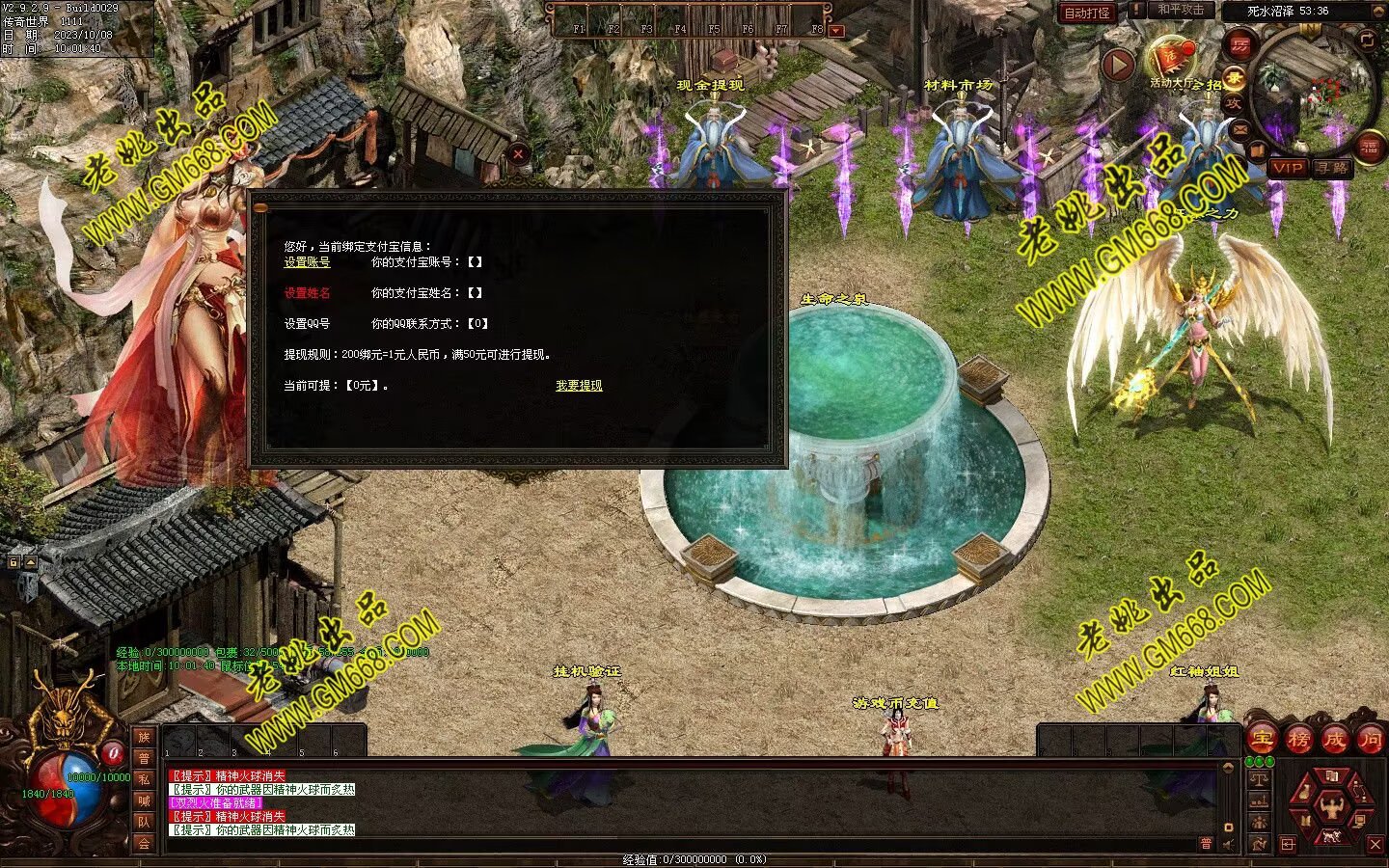Click the 我要提现 withdraw link
Screen dimensions: 1389x868
(x=579, y=386)
